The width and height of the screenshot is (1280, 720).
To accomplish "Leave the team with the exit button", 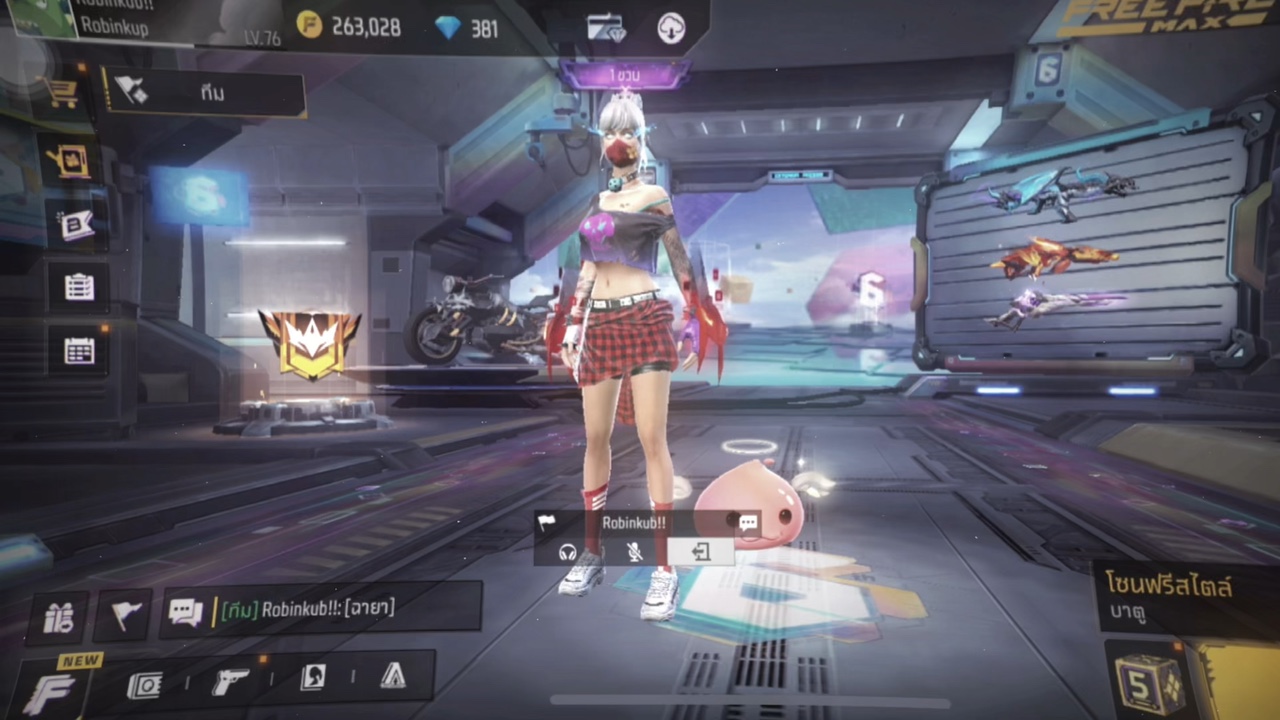I will [700, 551].
